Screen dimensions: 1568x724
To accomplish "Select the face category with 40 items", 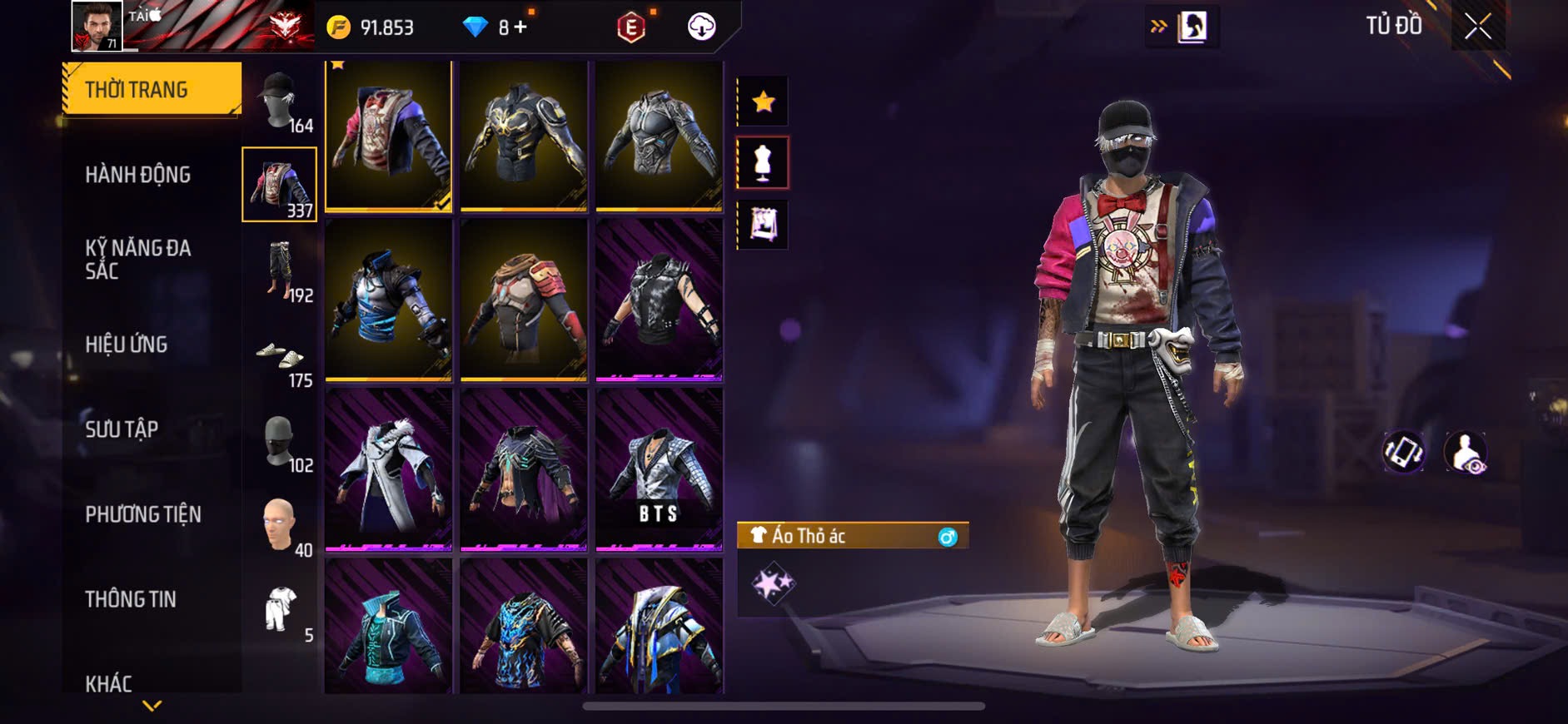I will [280, 526].
